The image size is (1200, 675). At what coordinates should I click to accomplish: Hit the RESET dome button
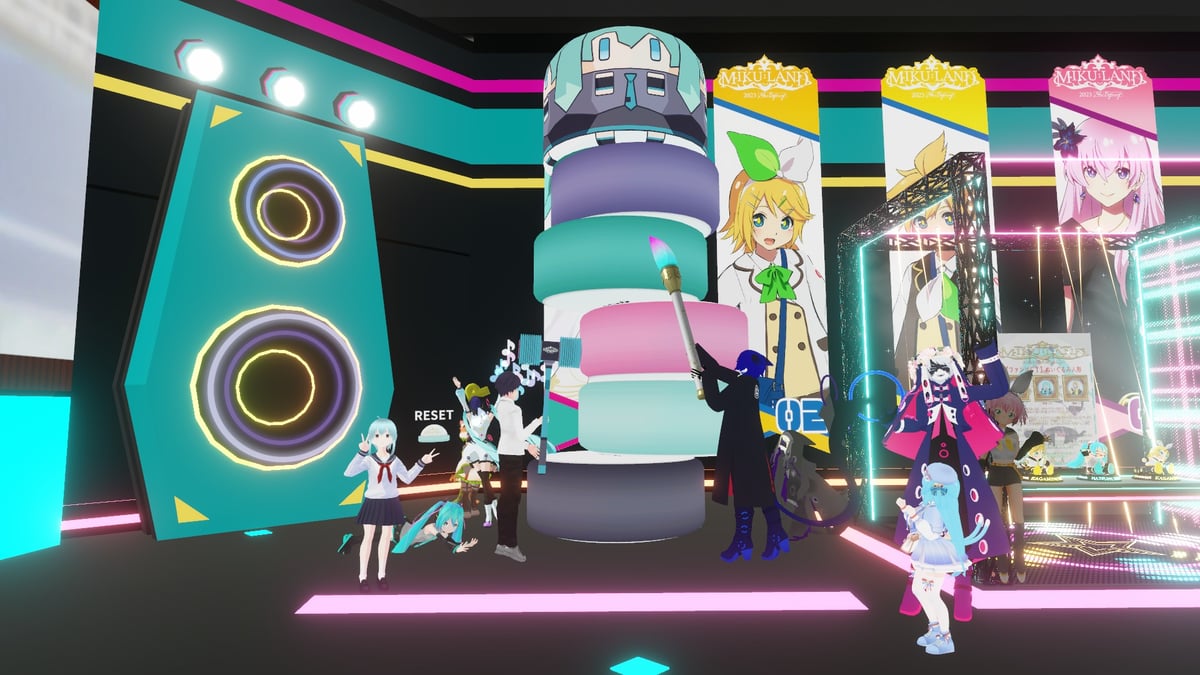(x=434, y=433)
